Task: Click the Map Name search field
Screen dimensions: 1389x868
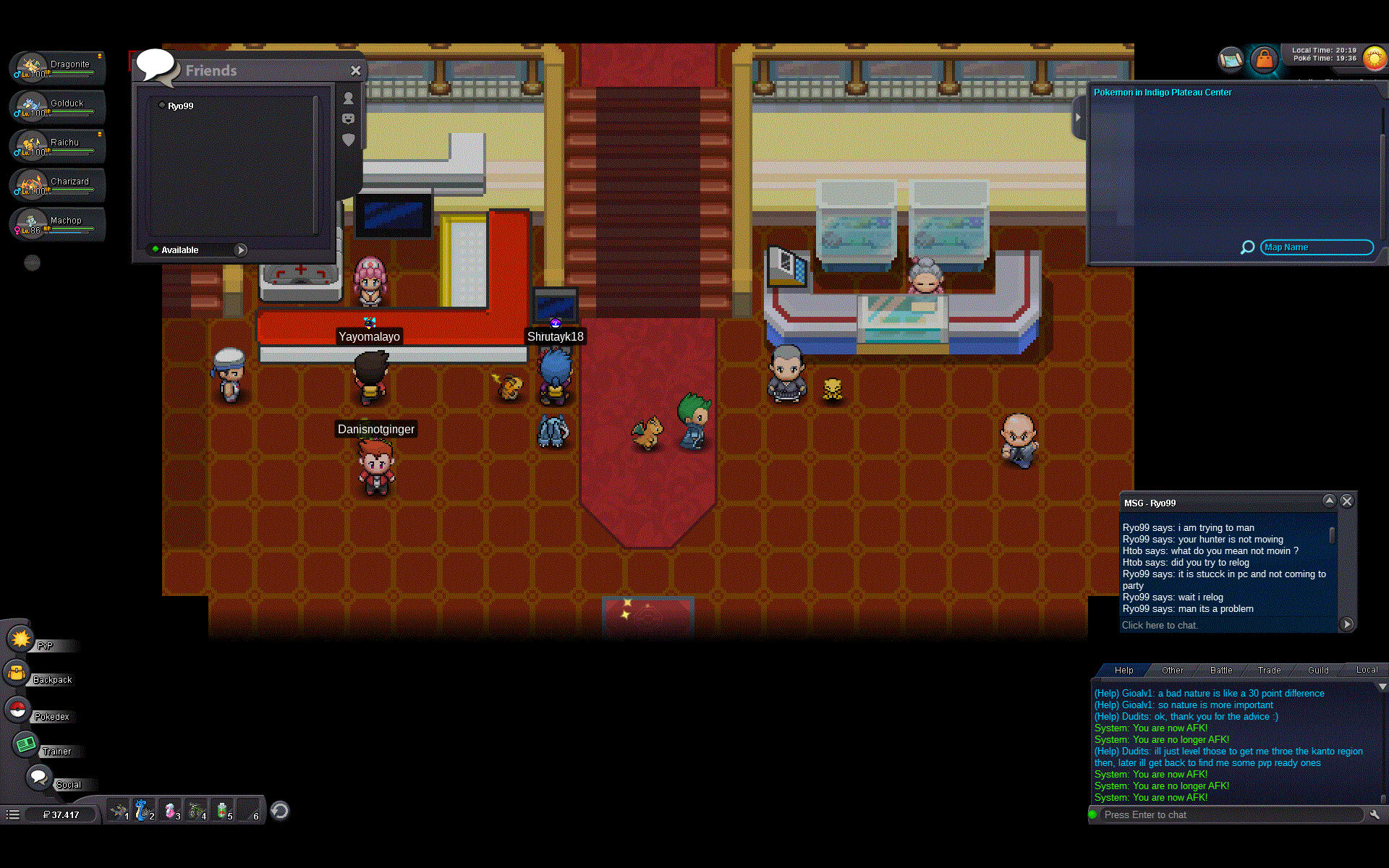Action: pyautogui.click(x=1316, y=247)
